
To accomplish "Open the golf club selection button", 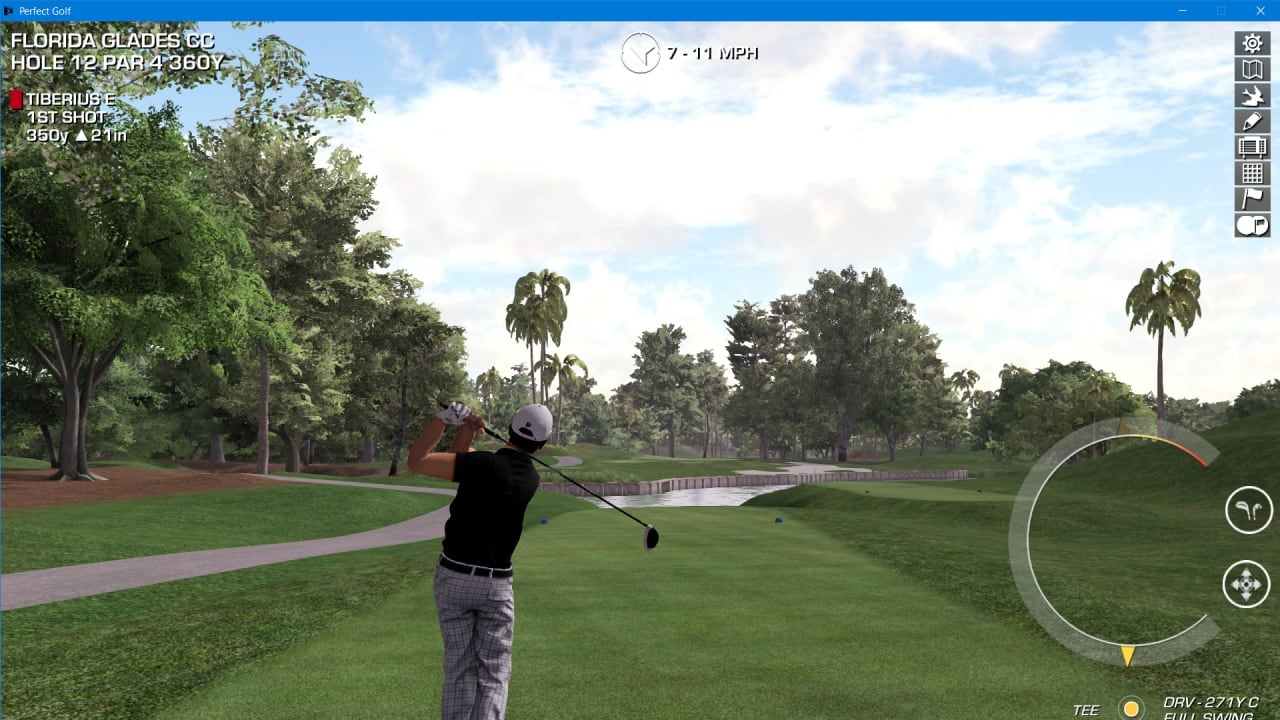I will tap(1248, 510).
